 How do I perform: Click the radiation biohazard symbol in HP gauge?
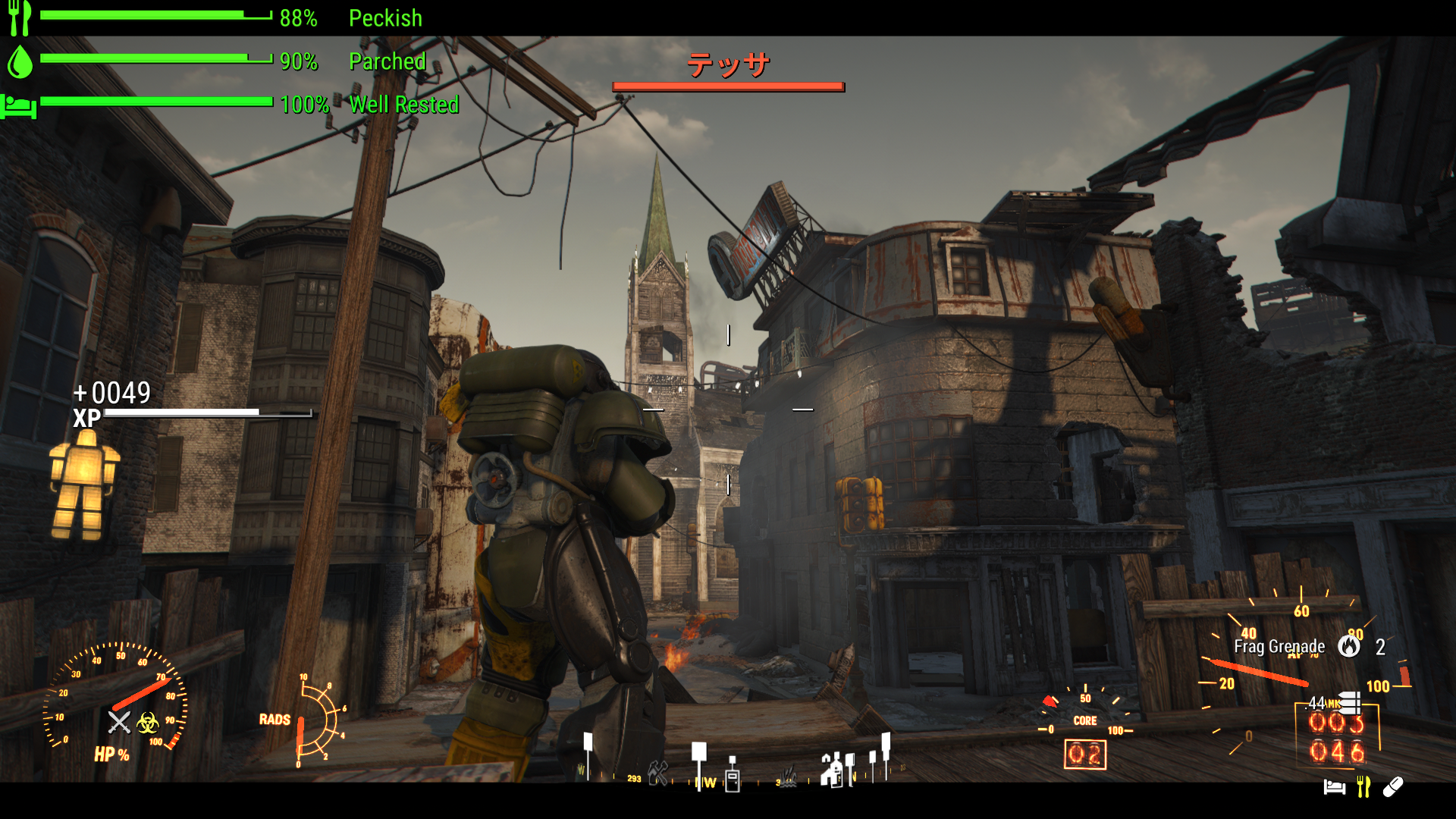click(148, 723)
